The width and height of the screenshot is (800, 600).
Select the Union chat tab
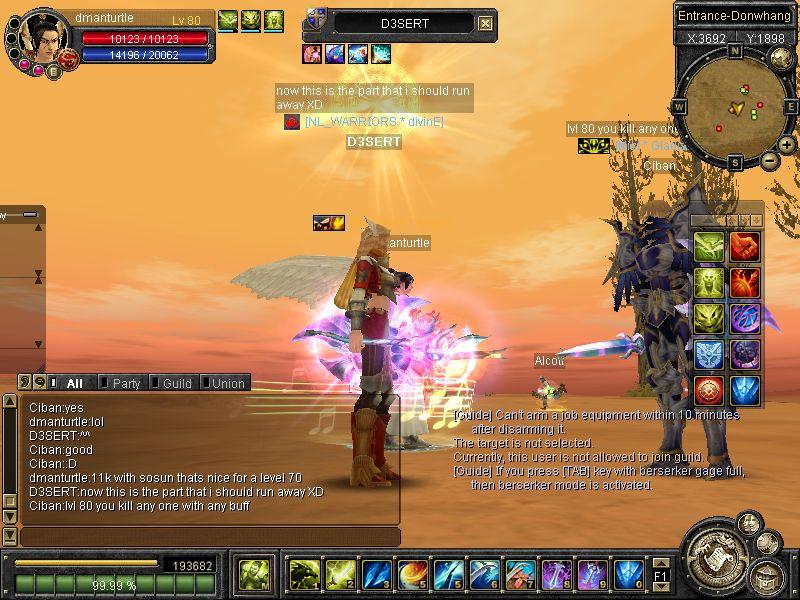click(x=227, y=383)
